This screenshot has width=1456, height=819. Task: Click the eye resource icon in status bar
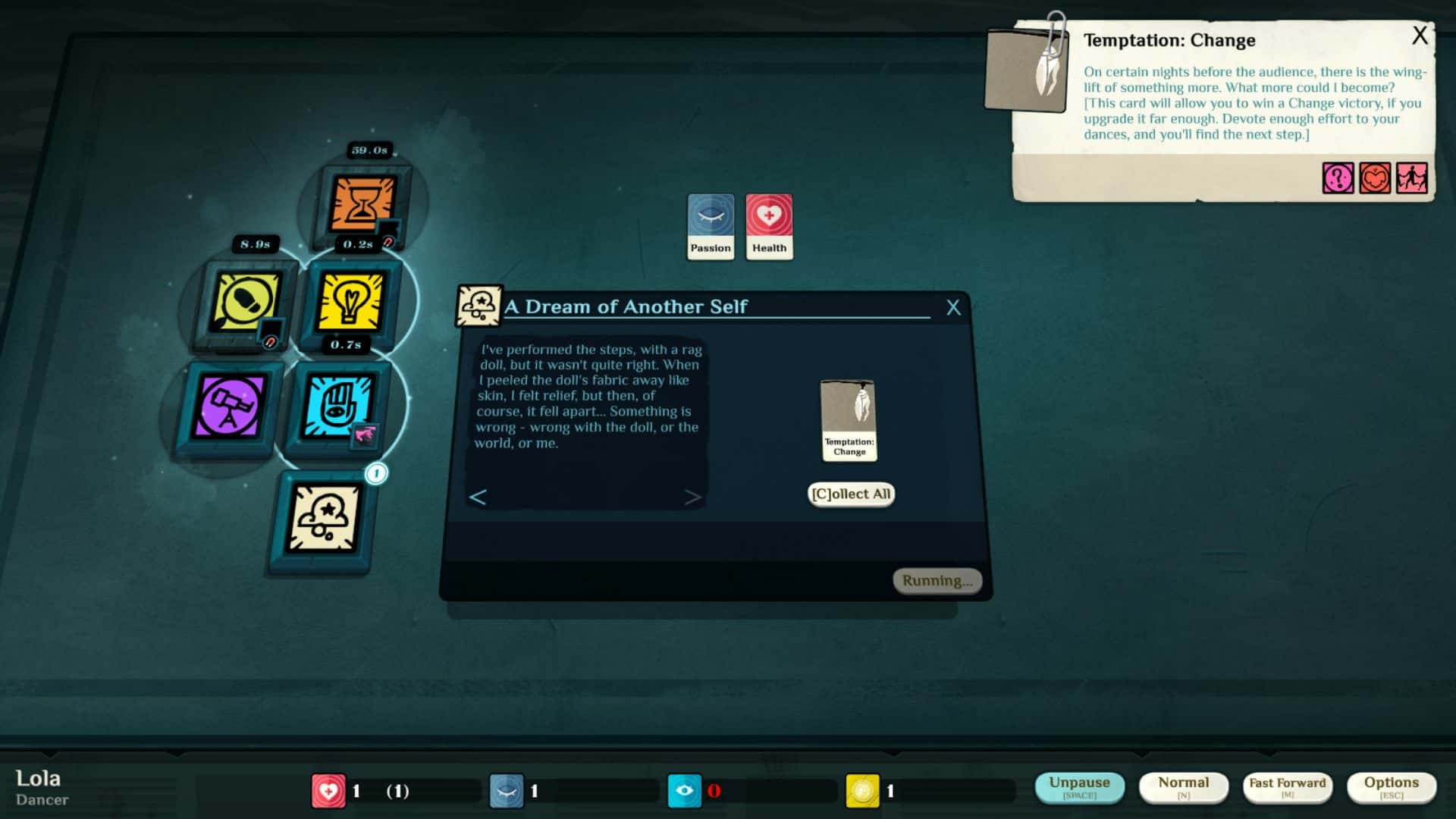tap(686, 789)
